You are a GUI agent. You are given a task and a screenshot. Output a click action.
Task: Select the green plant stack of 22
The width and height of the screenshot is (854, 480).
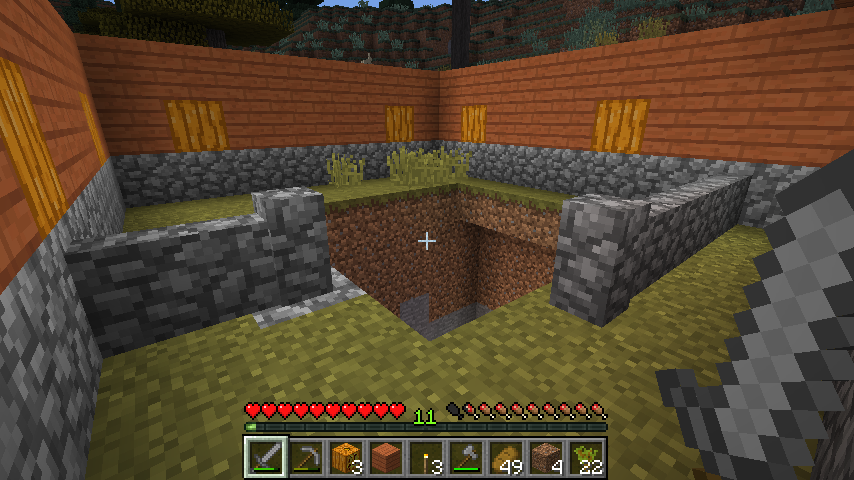586,458
